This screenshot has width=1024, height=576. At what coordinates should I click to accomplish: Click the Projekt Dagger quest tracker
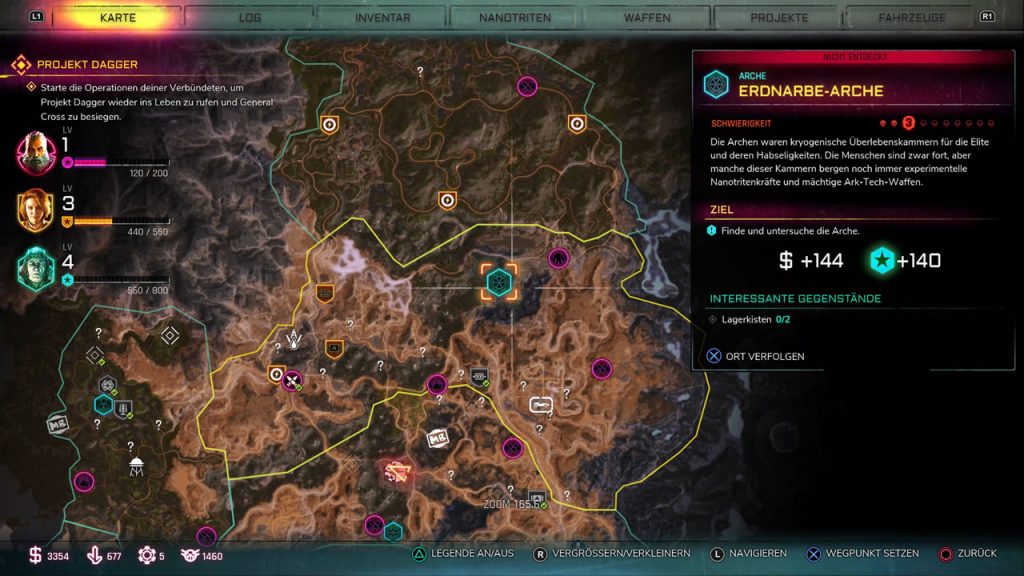pyautogui.click(x=88, y=65)
